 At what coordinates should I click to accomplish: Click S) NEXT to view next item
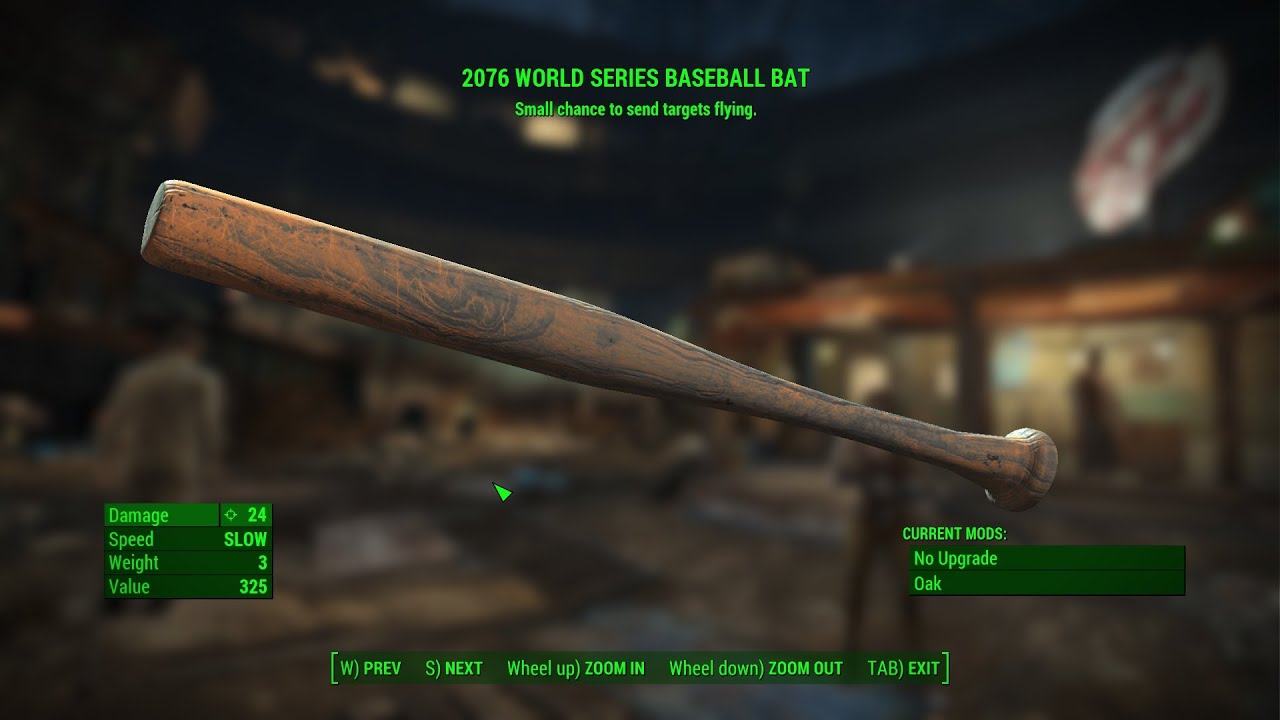coord(455,668)
